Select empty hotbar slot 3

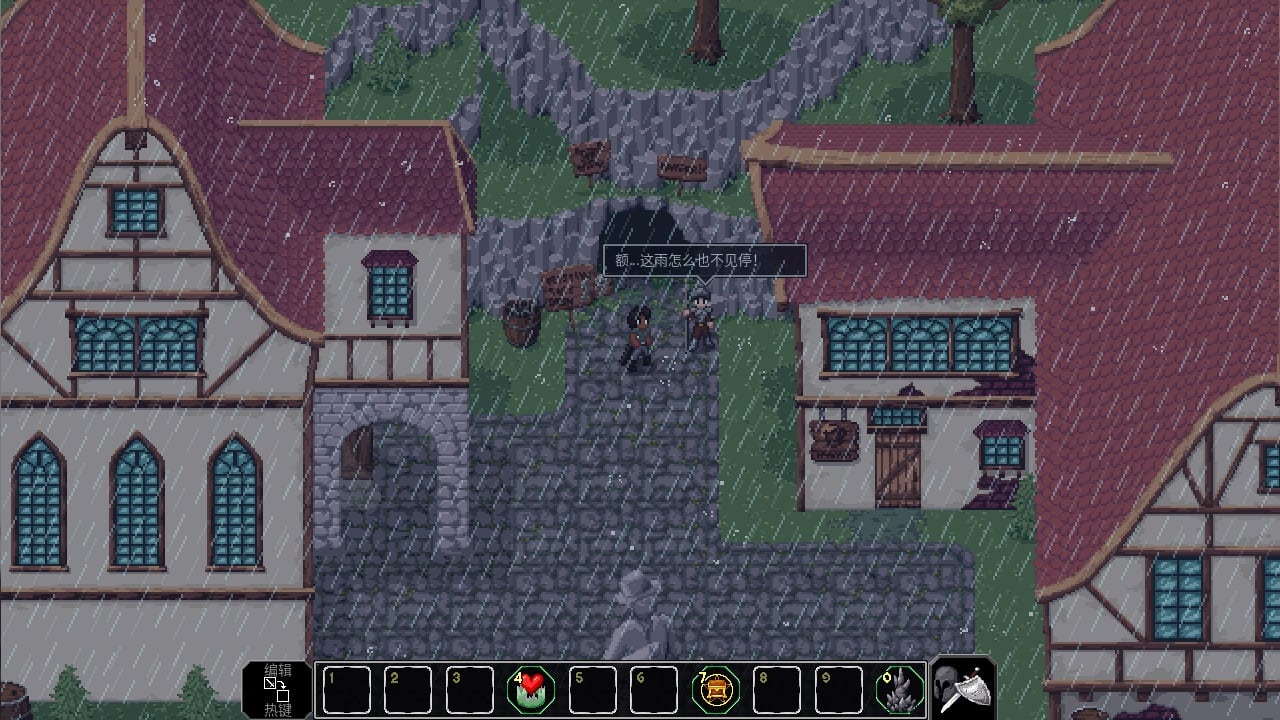pyautogui.click(x=470, y=690)
